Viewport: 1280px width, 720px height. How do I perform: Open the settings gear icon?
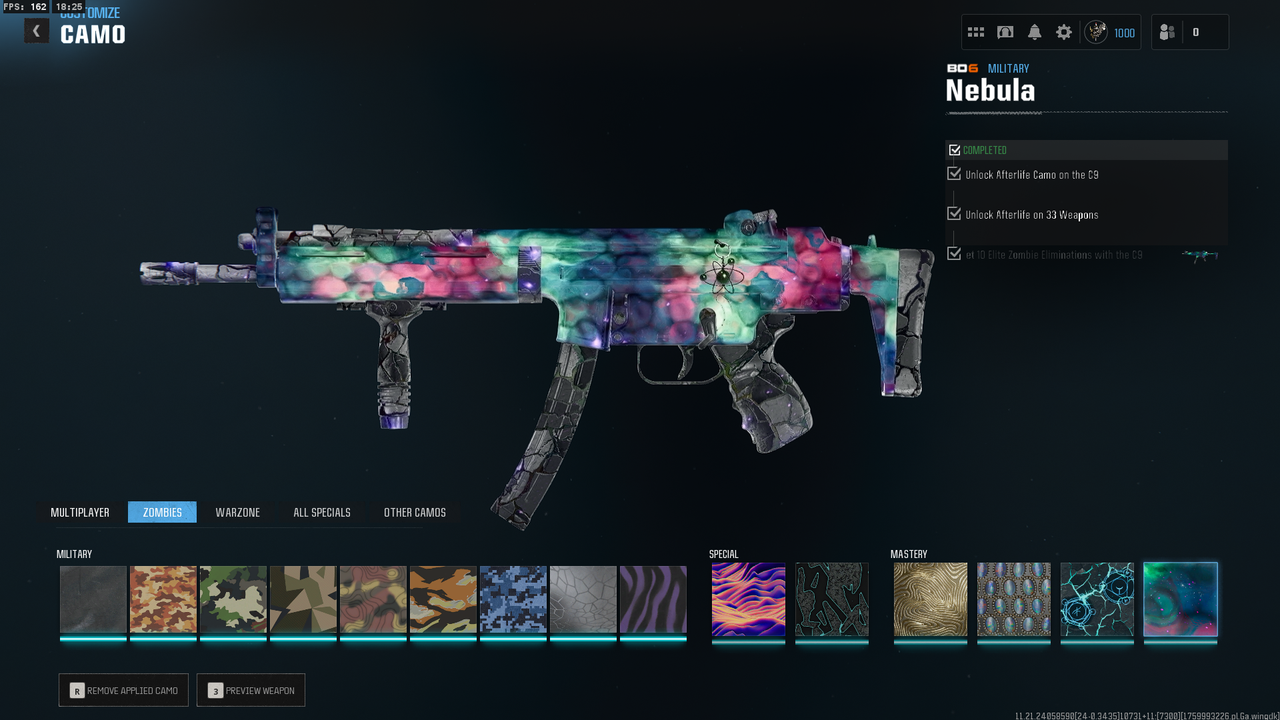(1064, 32)
